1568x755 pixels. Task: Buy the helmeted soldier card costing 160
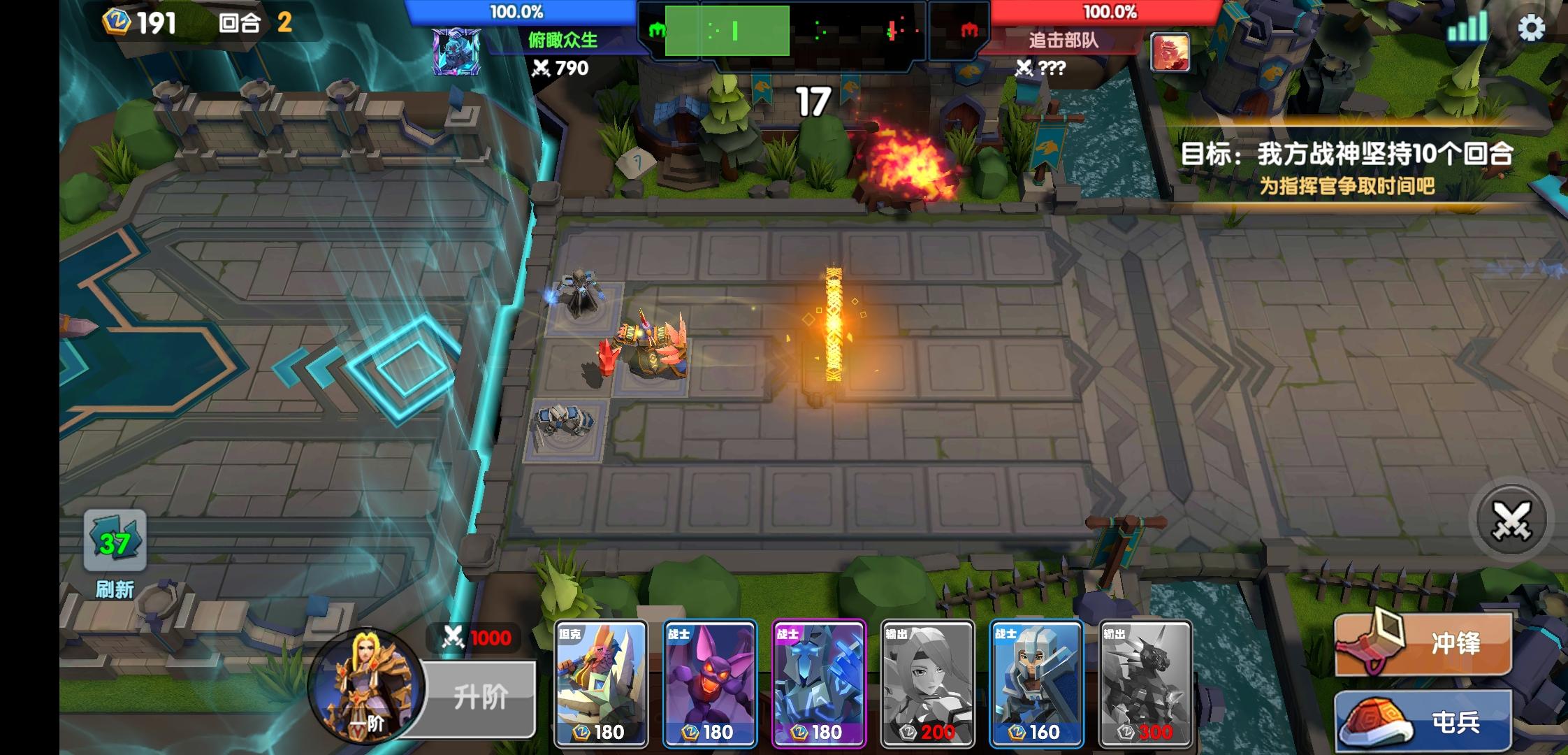(x=1037, y=683)
